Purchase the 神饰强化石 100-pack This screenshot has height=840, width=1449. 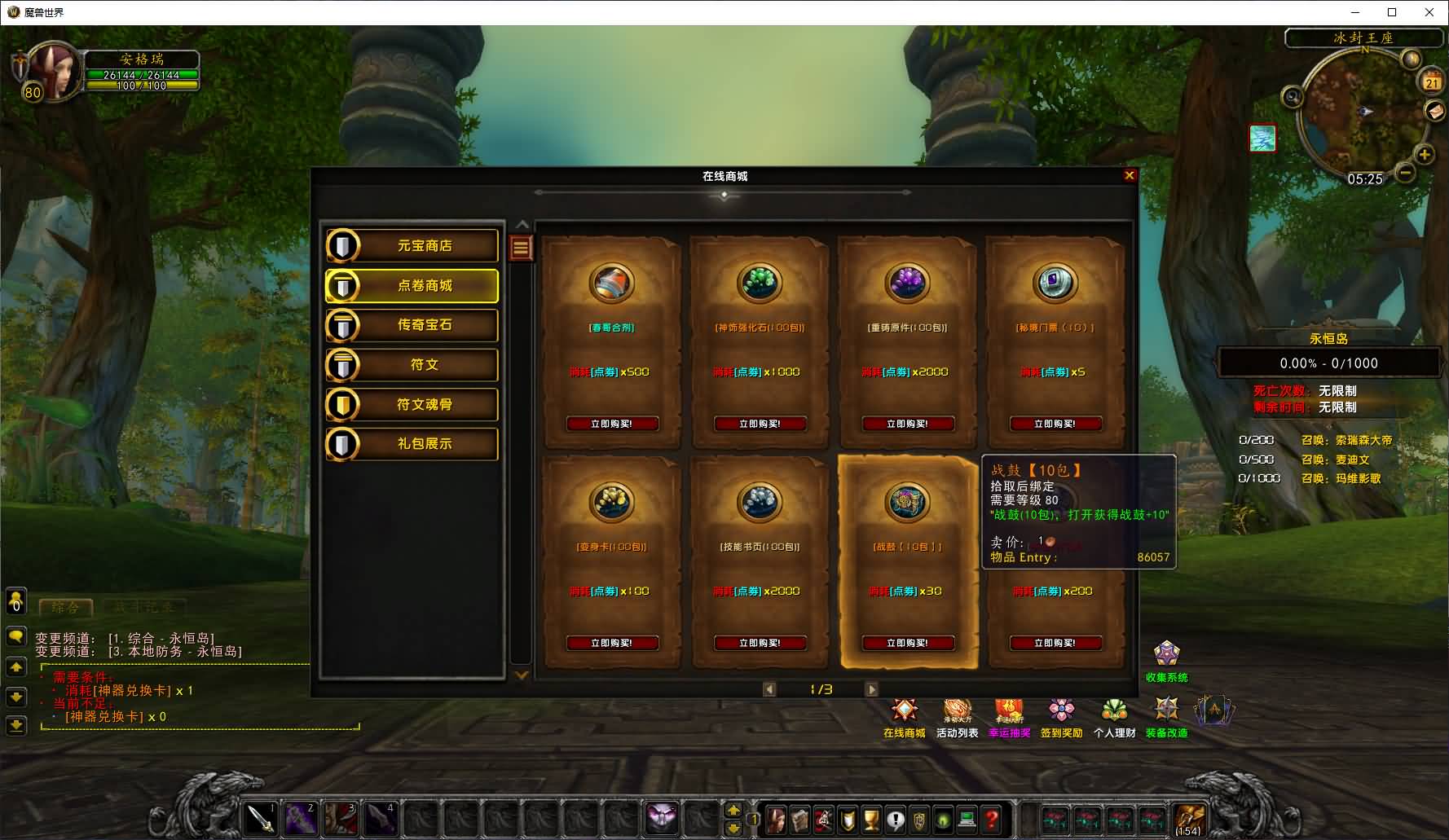760,424
